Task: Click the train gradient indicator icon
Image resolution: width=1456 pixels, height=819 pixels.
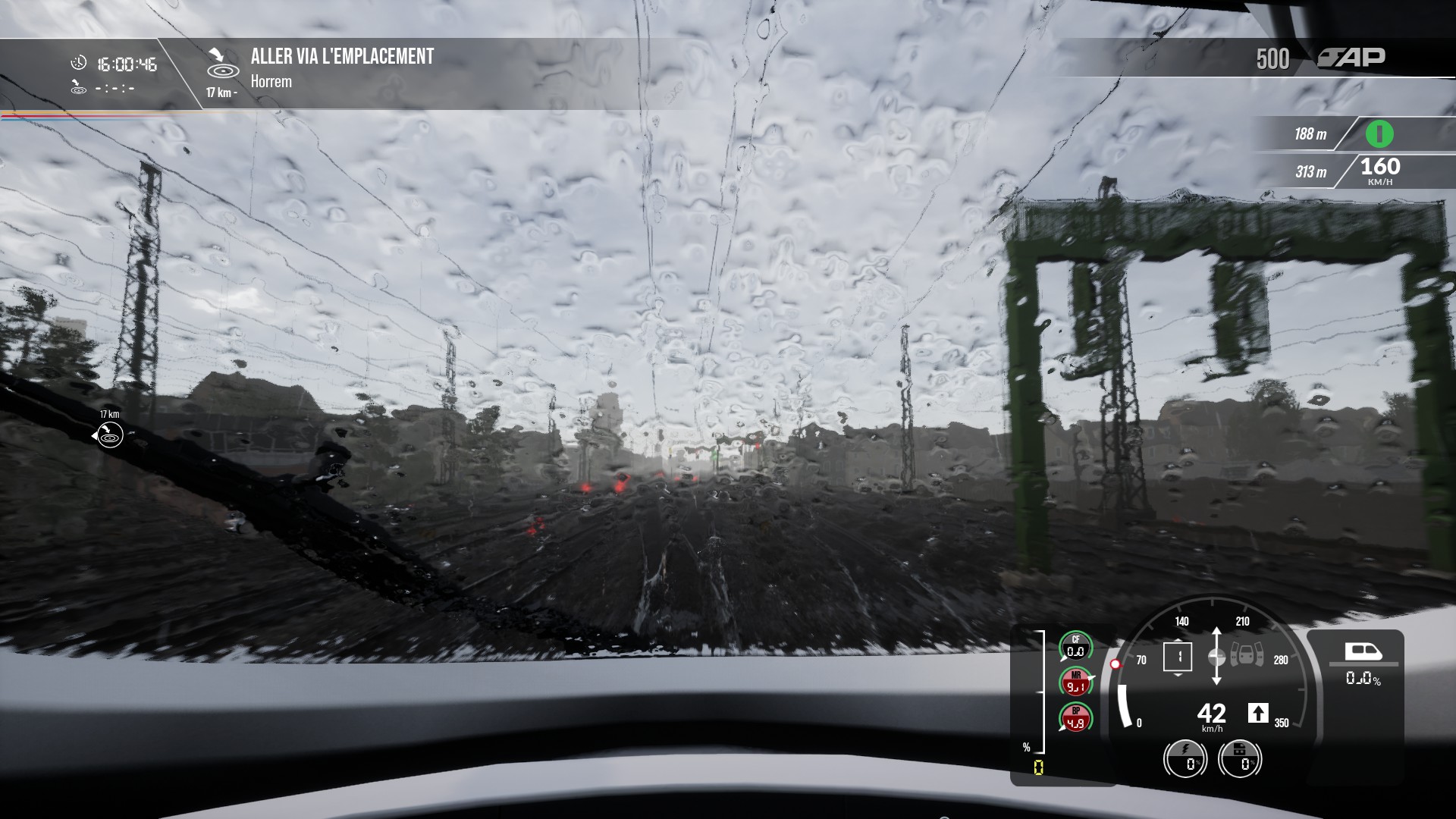Action: tap(1363, 652)
